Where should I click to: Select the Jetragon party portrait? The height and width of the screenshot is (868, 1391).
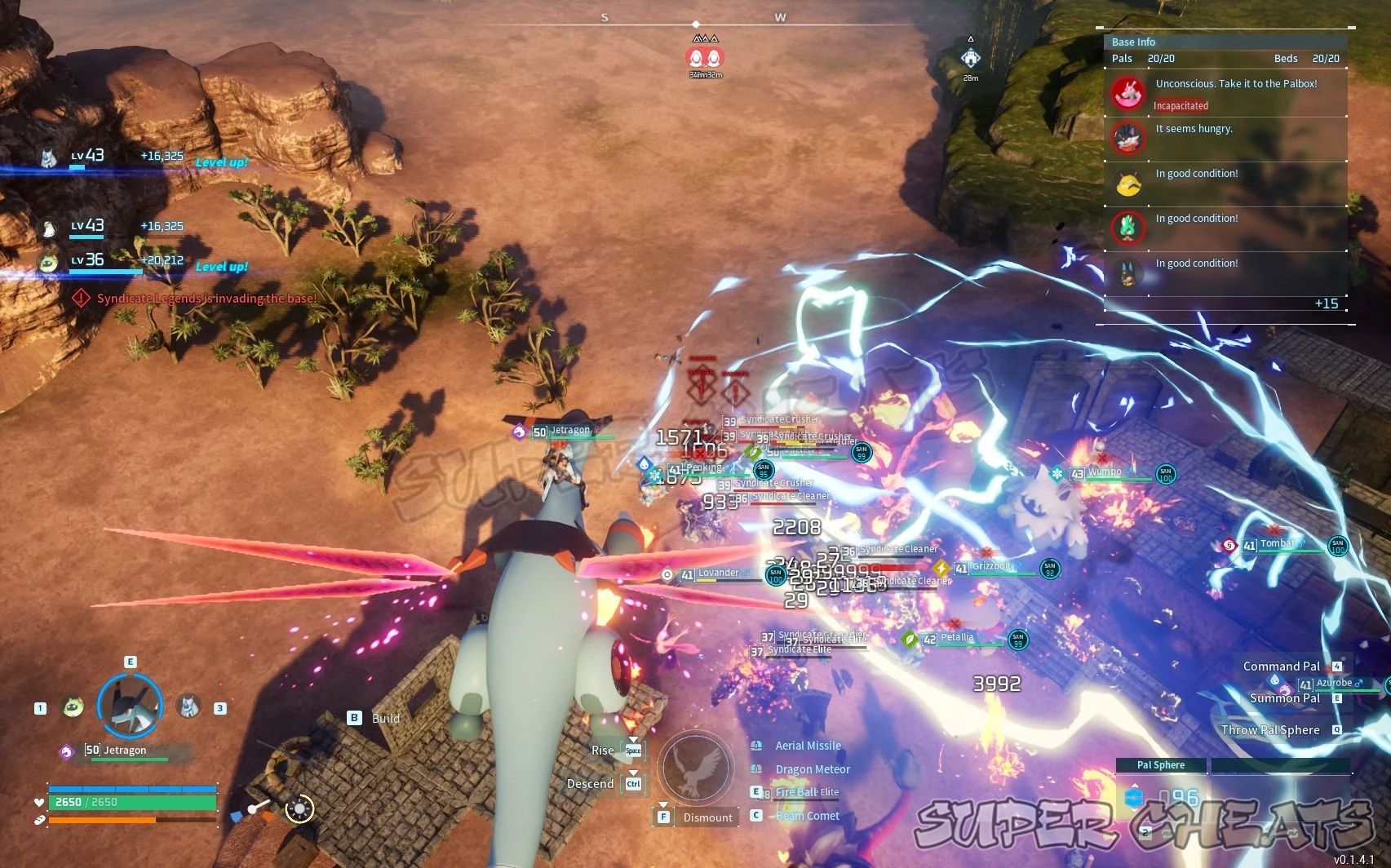click(131, 706)
